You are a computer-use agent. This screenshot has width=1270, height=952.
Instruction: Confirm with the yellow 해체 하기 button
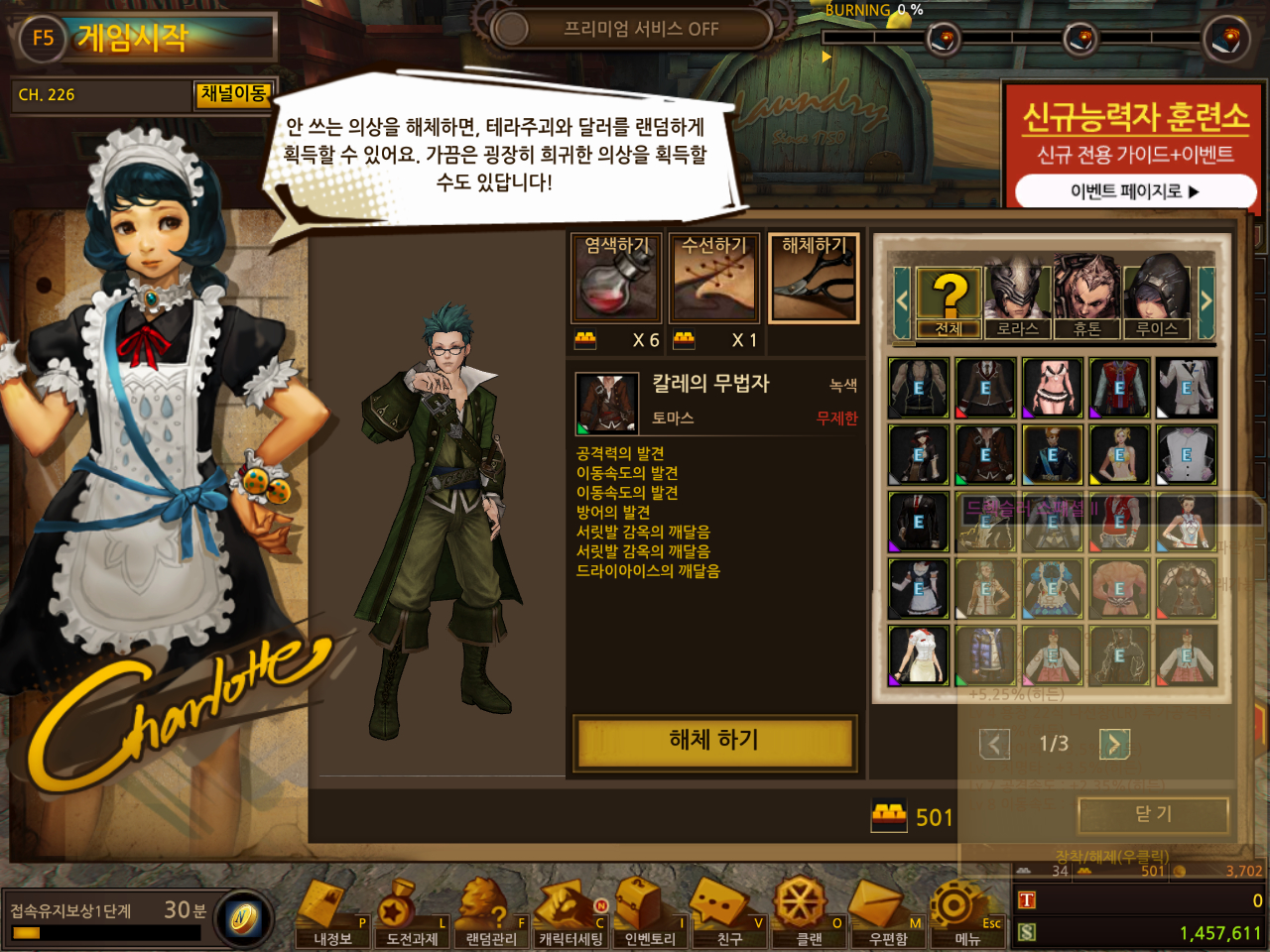click(714, 741)
